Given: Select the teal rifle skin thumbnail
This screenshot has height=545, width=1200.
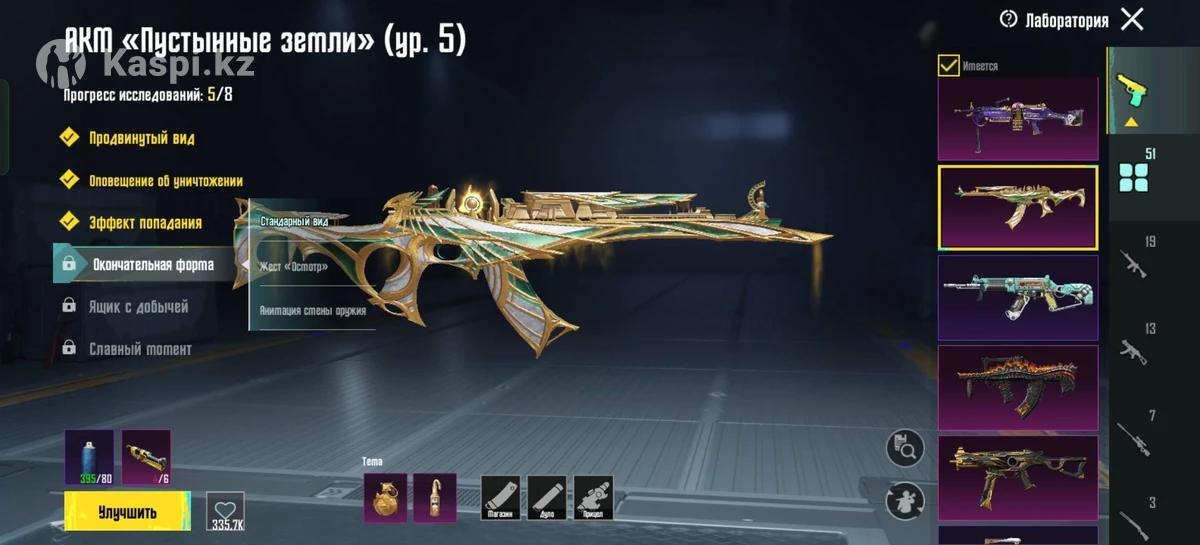Looking at the screenshot, I should (x=1017, y=296).
